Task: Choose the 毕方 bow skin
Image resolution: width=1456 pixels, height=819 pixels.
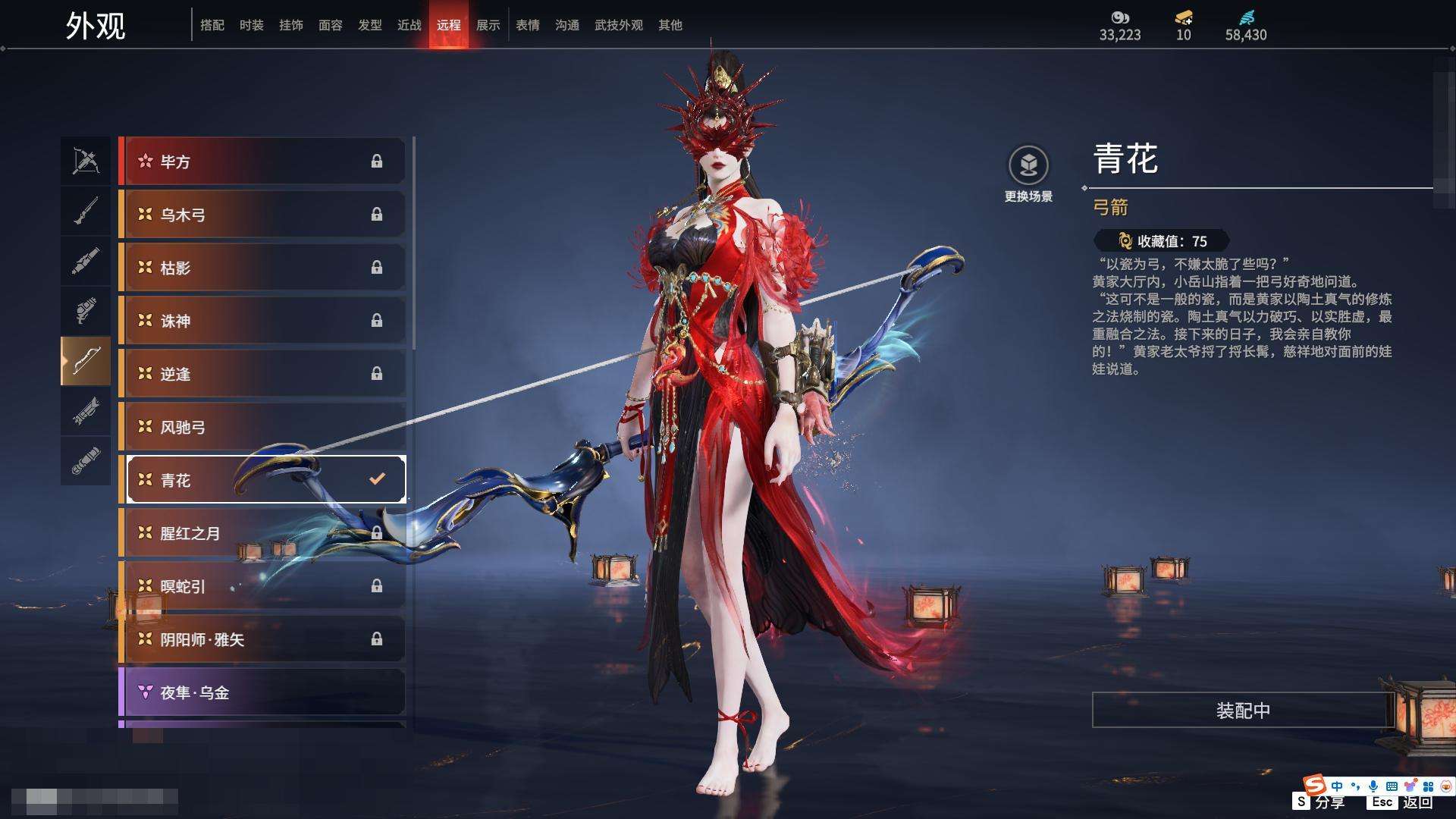Action: pyautogui.click(x=263, y=162)
